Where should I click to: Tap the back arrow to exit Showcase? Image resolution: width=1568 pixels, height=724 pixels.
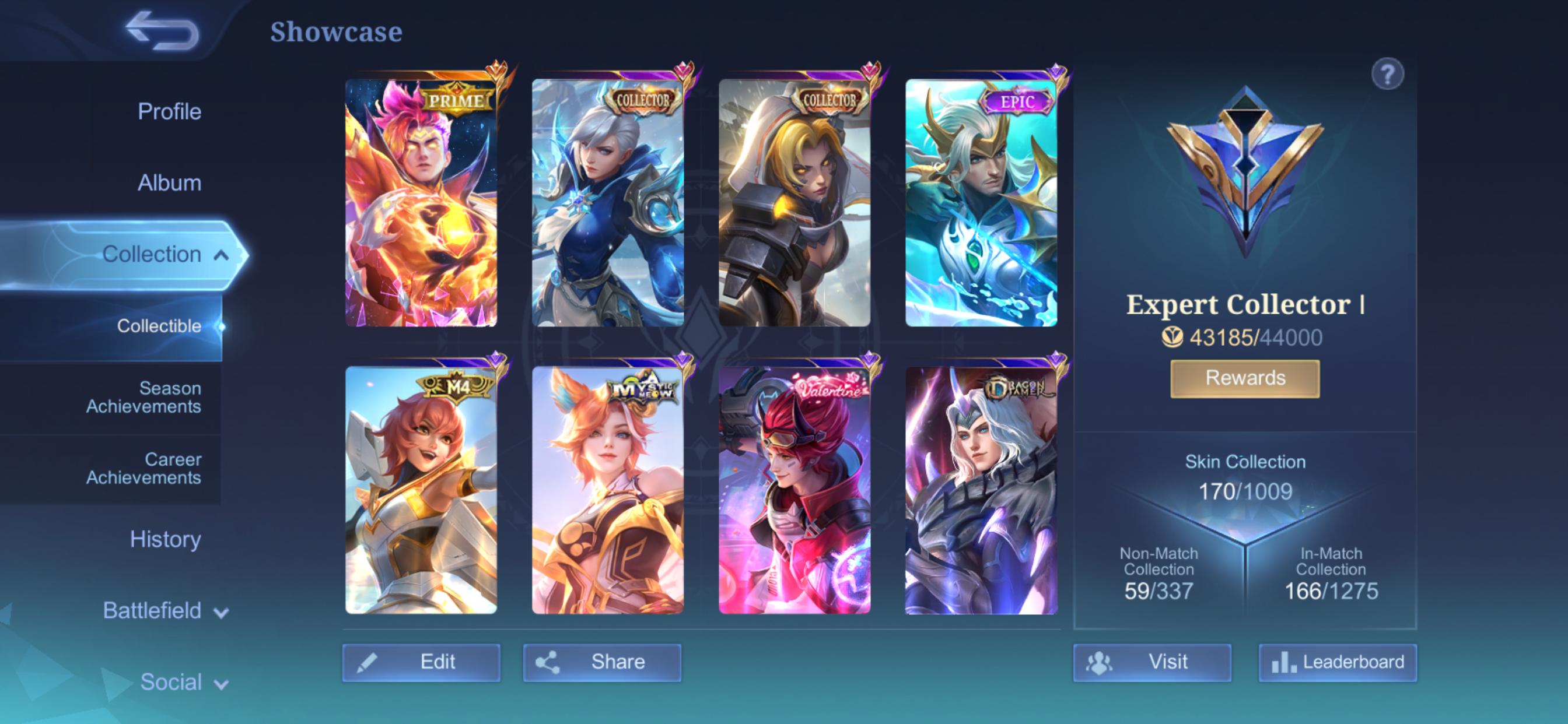pyautogui.click(x=159, y=29)
